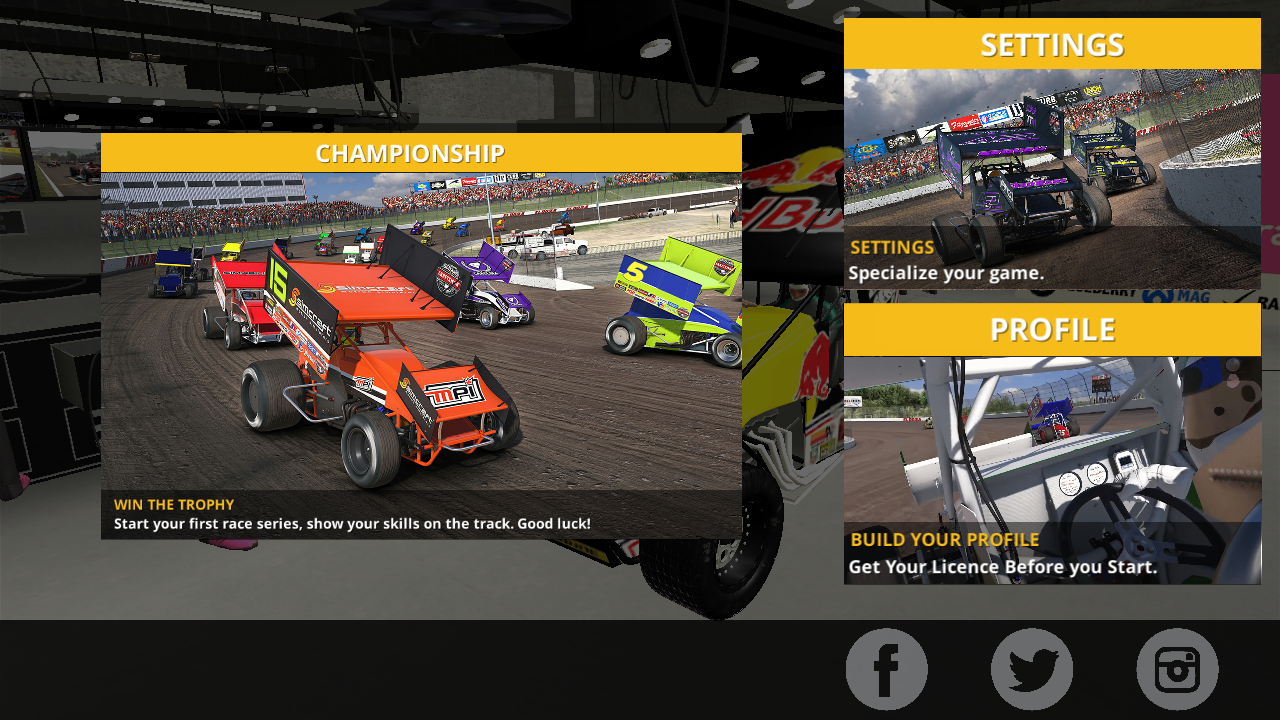1280x720 pixels.
Task: Open the Instagram link
Action: 1177,669
